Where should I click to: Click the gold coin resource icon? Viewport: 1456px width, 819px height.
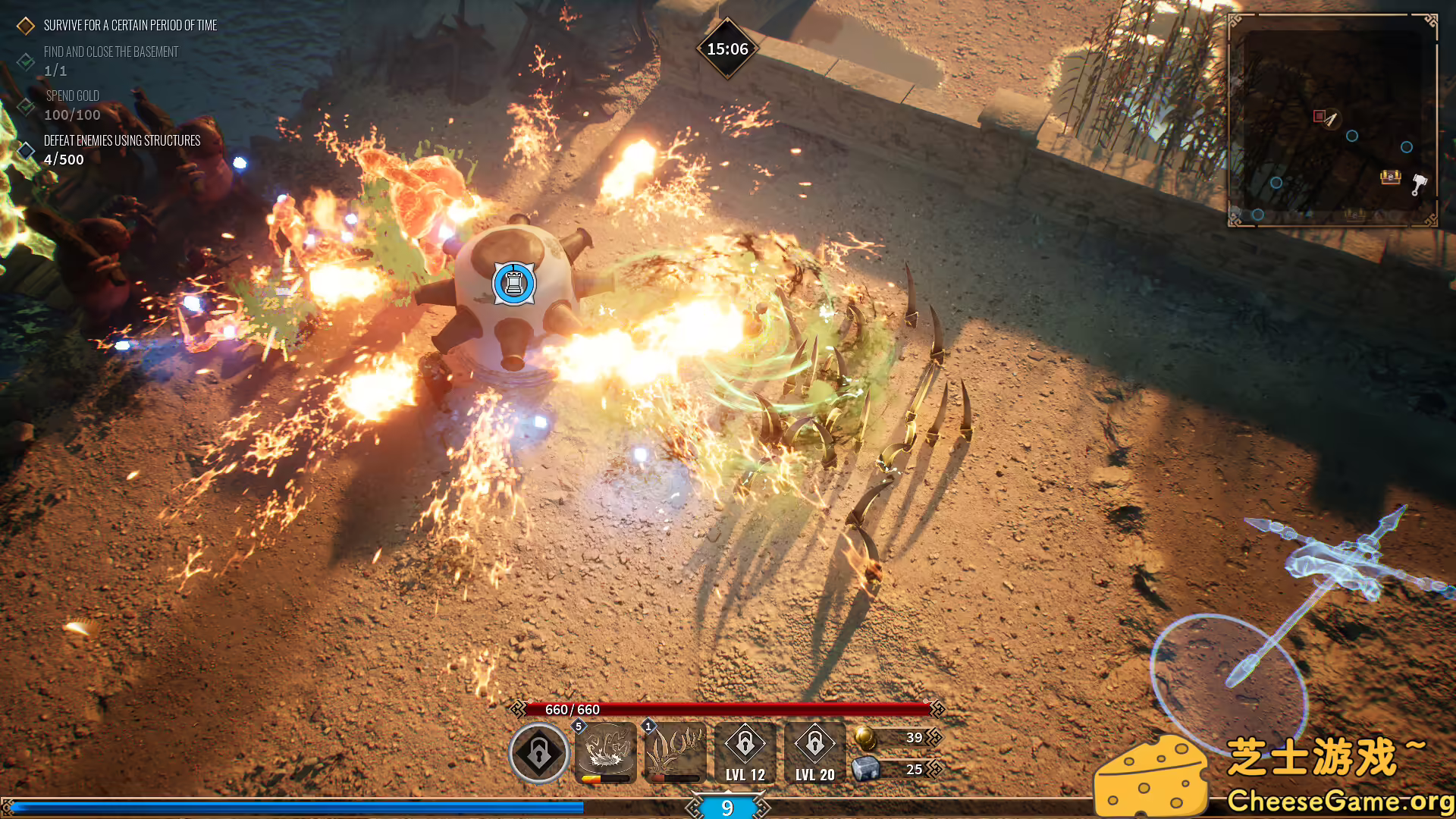[864, 737]
